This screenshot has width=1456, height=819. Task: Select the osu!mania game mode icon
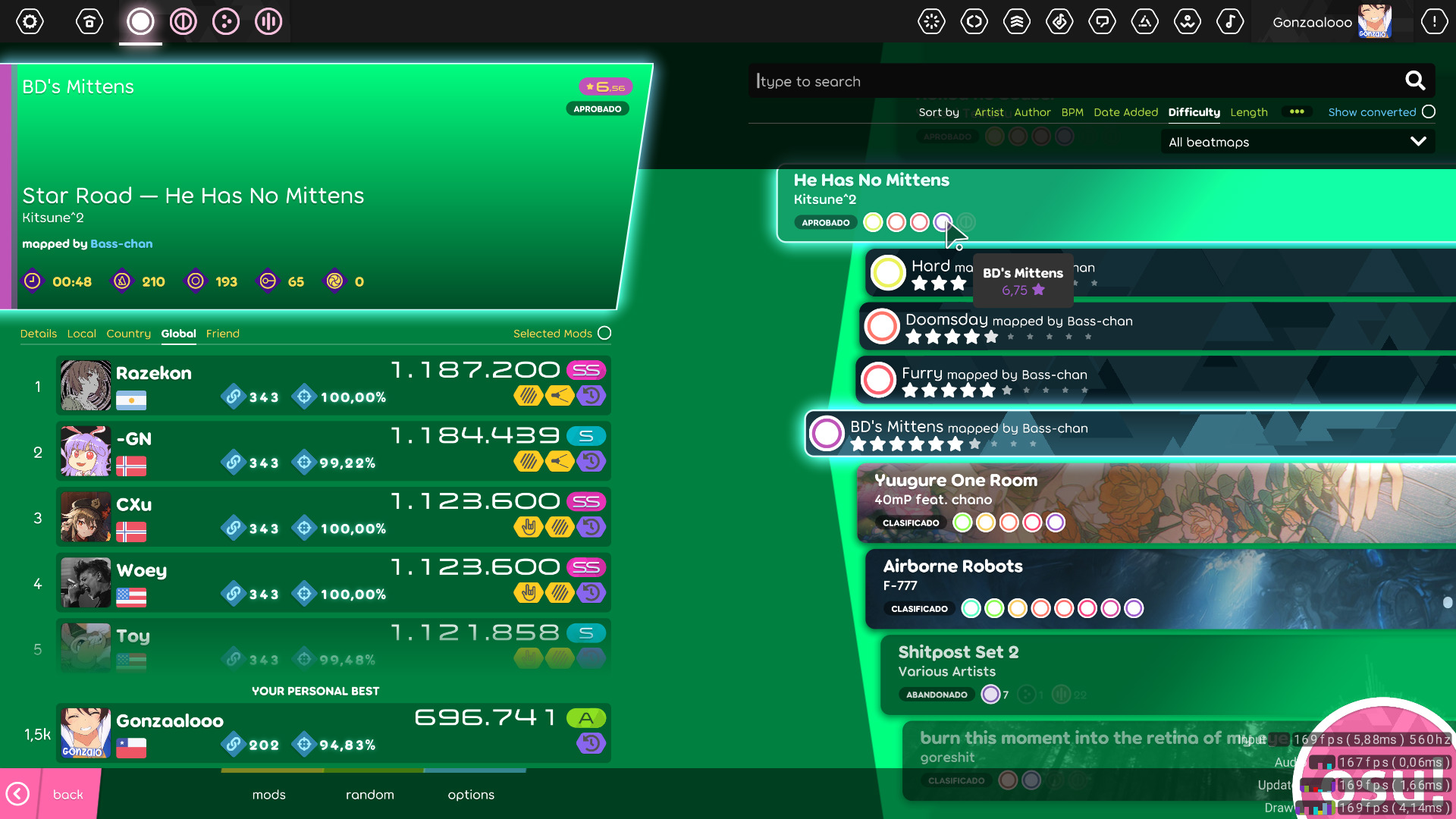pyautogui.click(x=268, y=21)
